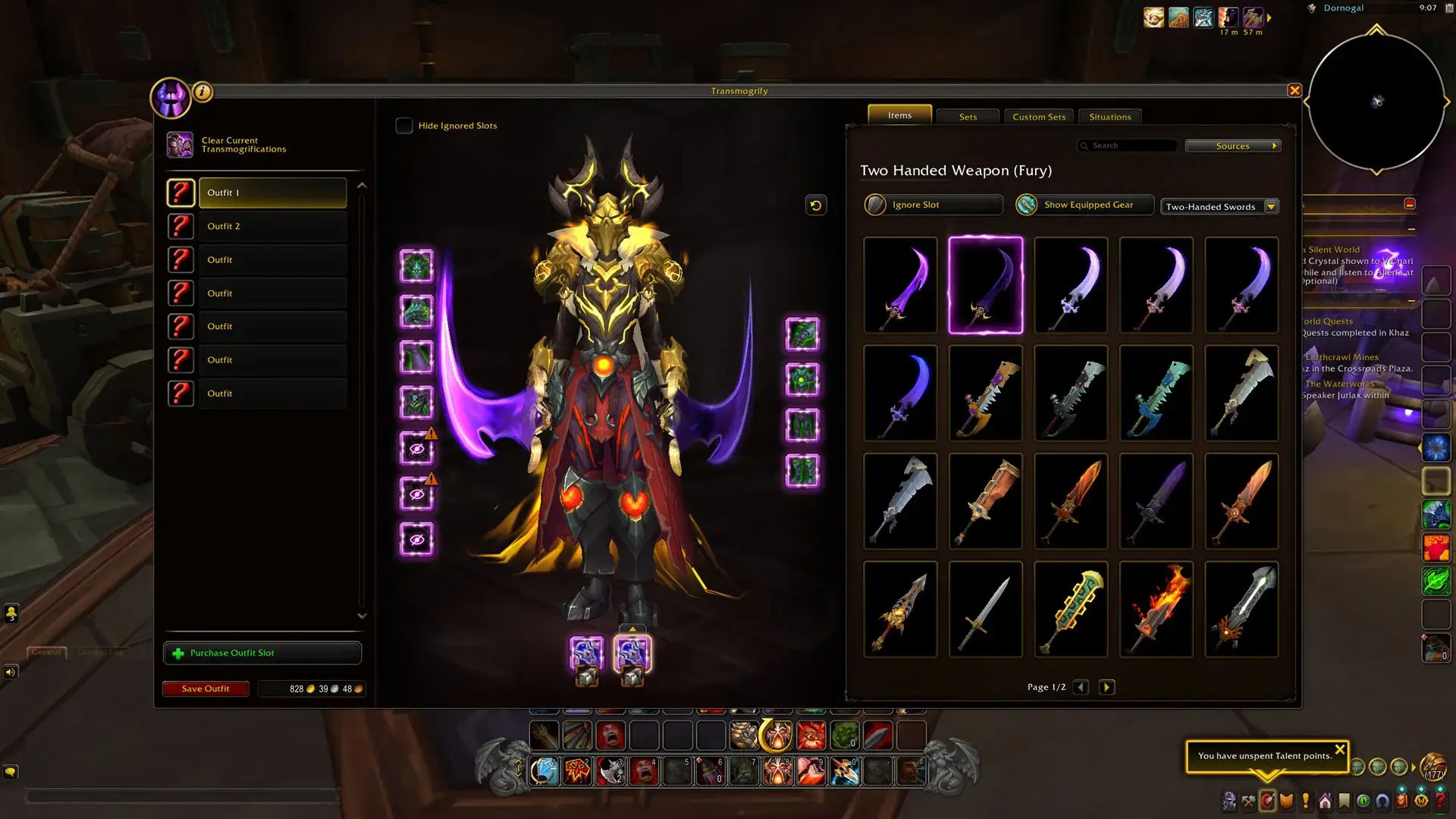Select the glowing Talents microbutton
The height and width of the screenshot is (819, 1456).
[x=1268, y=799]
